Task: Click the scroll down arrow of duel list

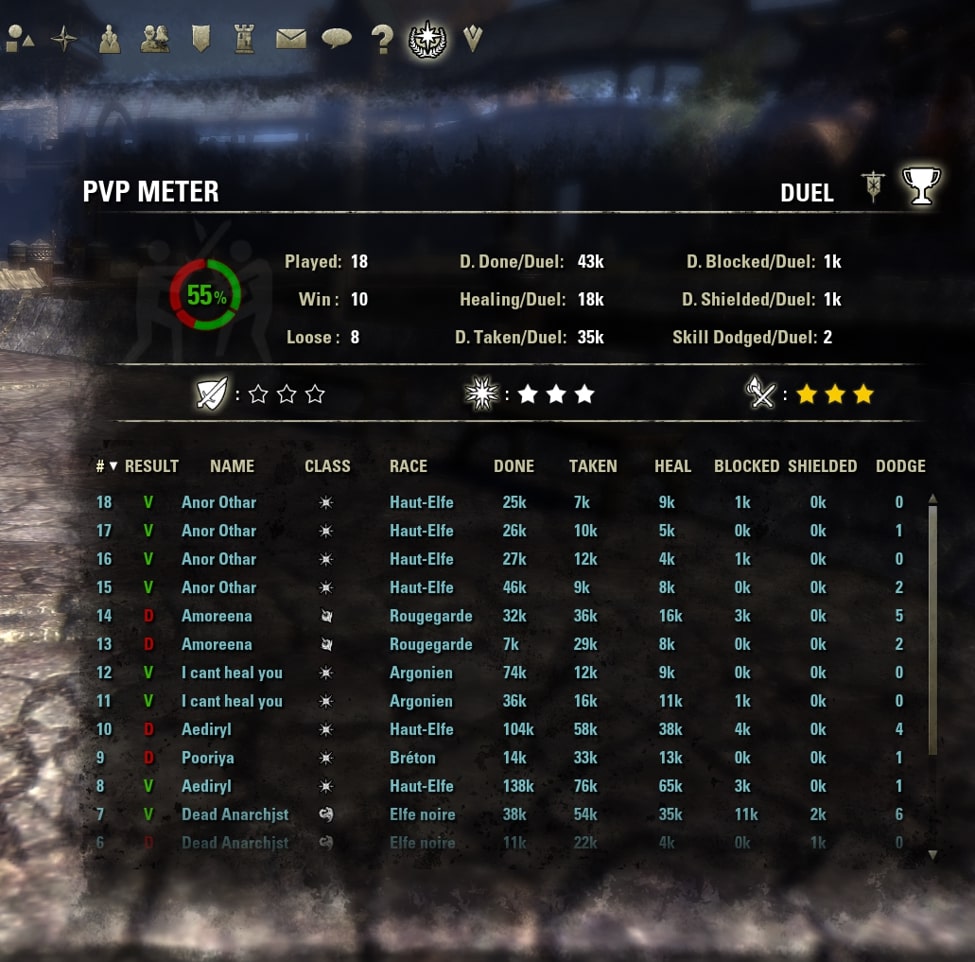Action: pos(932,855)
